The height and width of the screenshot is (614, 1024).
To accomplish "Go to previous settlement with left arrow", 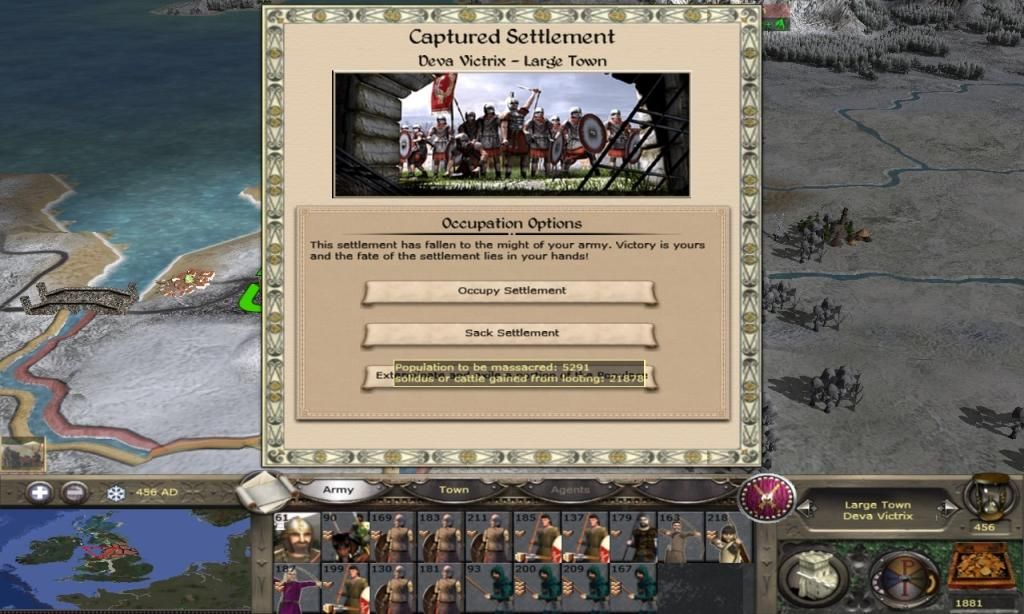I will [806, 510].
